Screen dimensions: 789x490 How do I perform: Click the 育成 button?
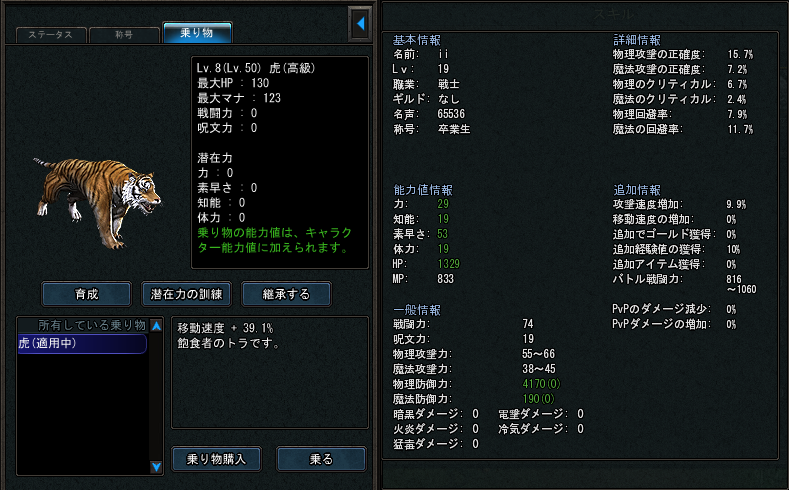[87, 294]
